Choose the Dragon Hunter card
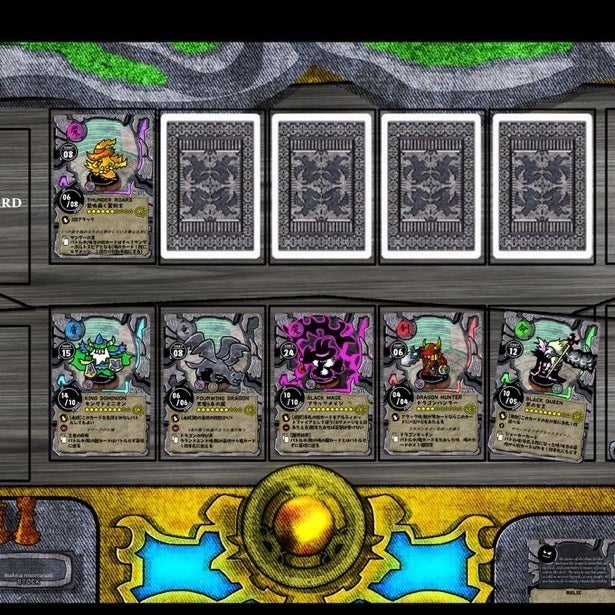Screen dimensions: 615x615 [x=432, y=383]
